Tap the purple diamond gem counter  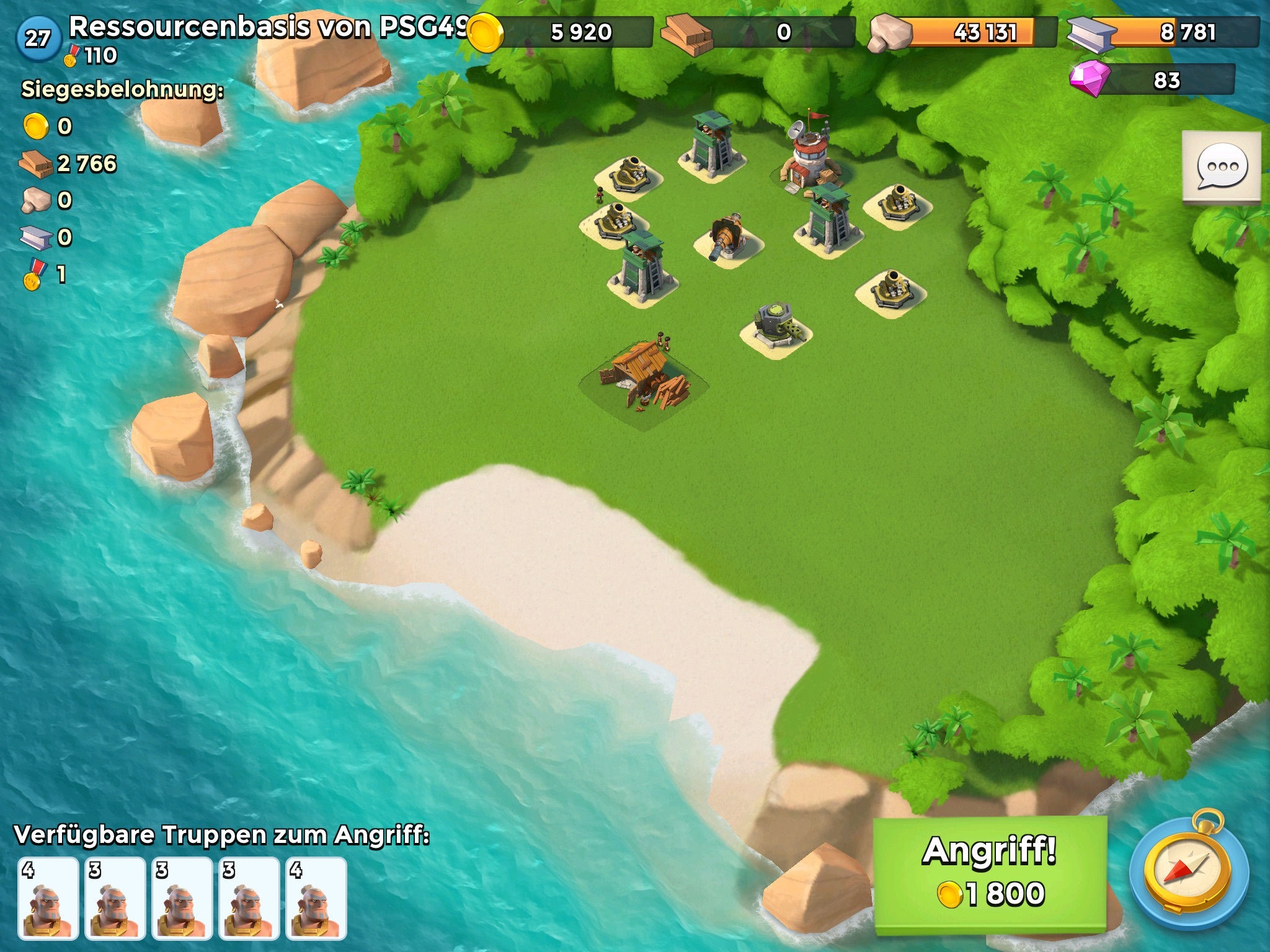(x=1152, y=80)
